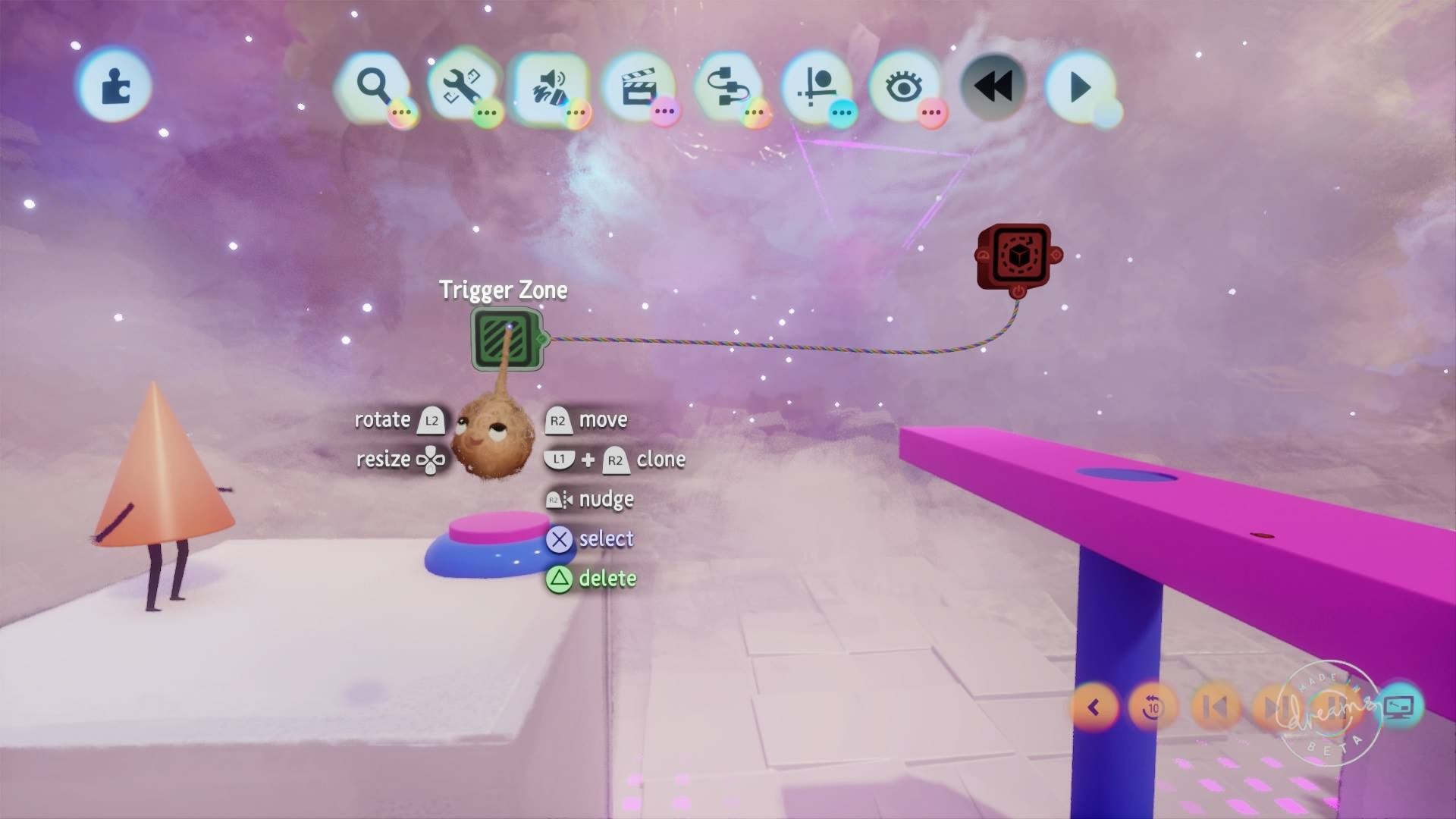
Task: Click the rewind time button
Action: coord(993,86)
